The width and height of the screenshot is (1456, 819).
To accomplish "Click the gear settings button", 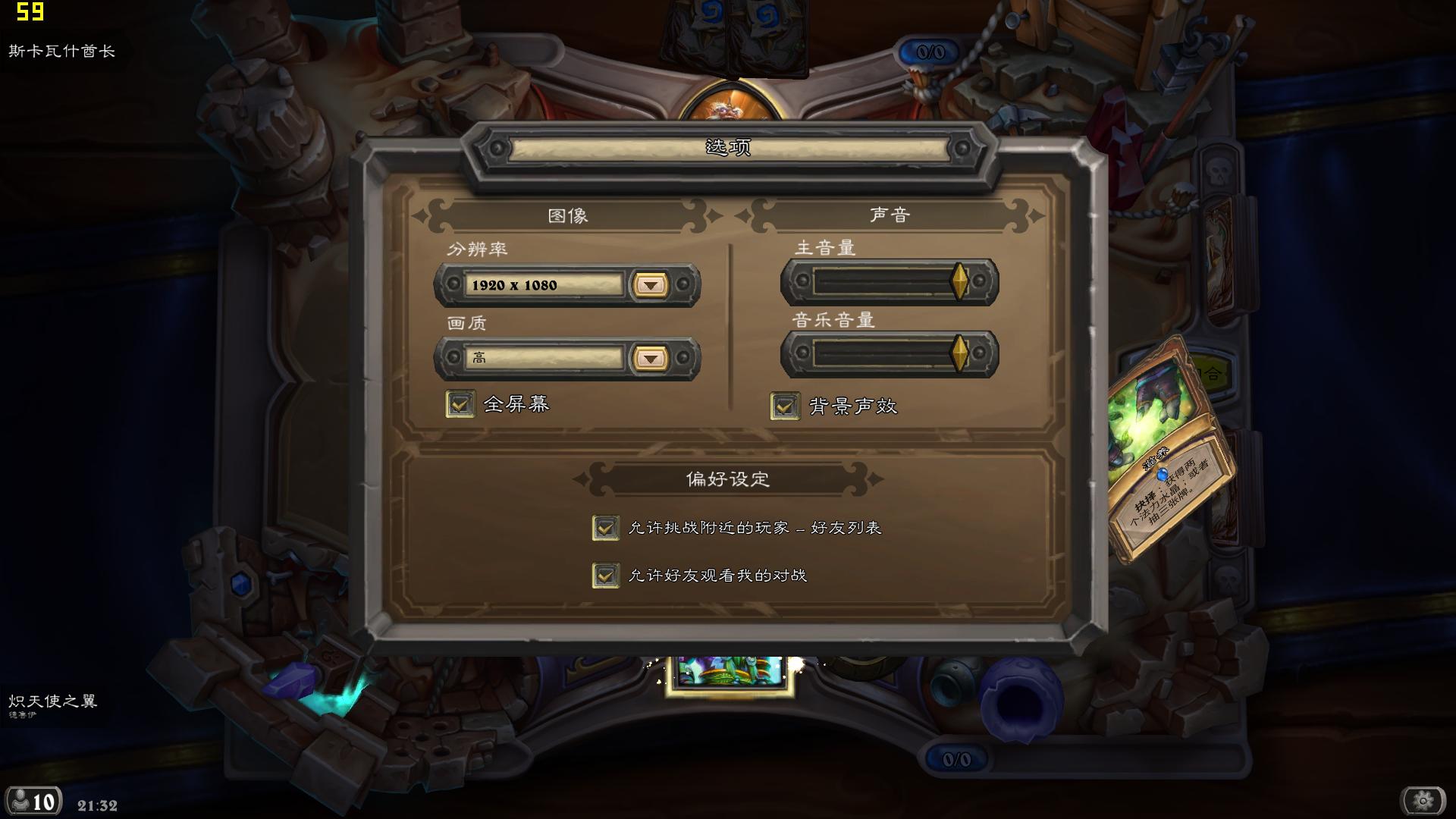I will (1423, 800).
